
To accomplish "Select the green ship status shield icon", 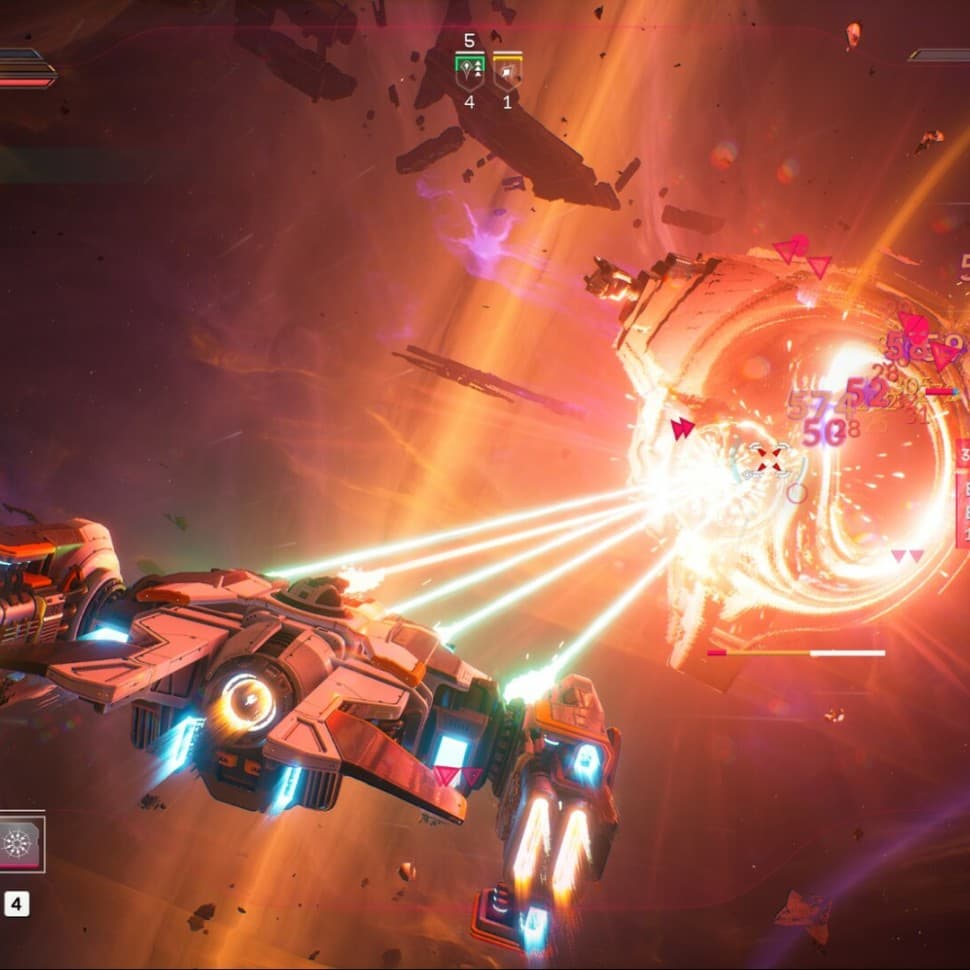I will [470, 70].
